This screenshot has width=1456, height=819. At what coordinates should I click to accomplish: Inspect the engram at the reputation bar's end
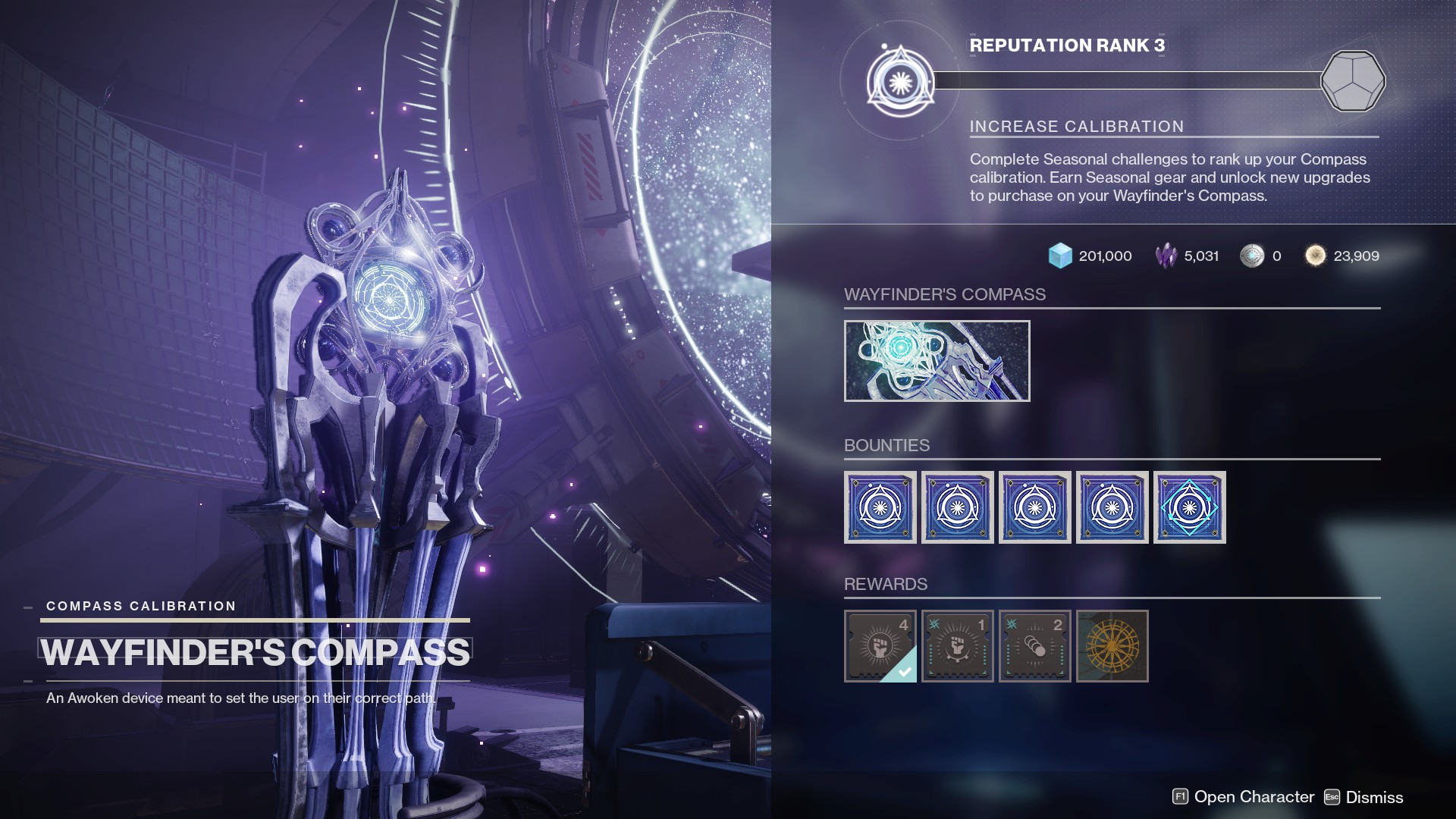(1353, 81)
